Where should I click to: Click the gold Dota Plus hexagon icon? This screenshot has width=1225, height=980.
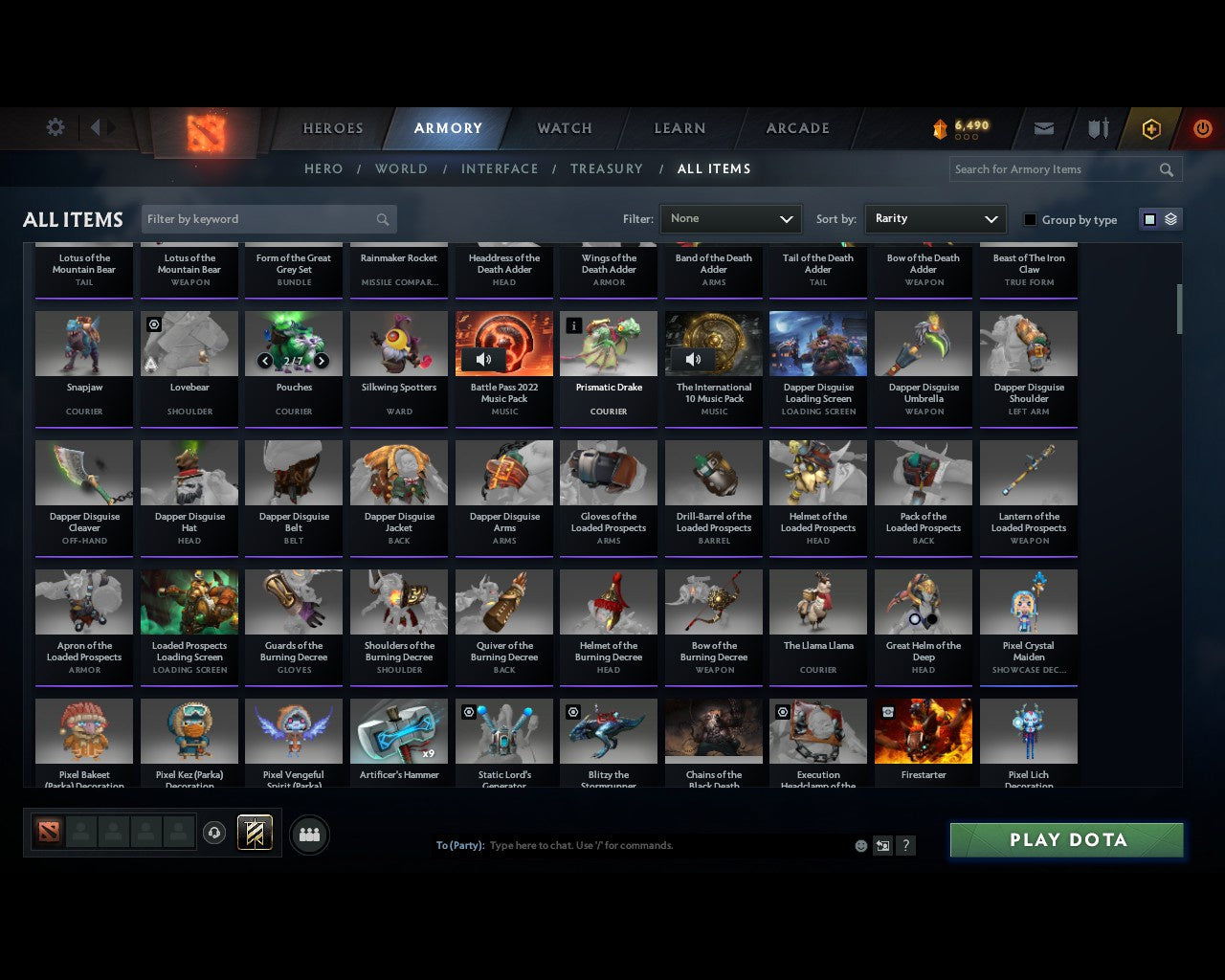pyautogui.click(x=1150, y=128)
